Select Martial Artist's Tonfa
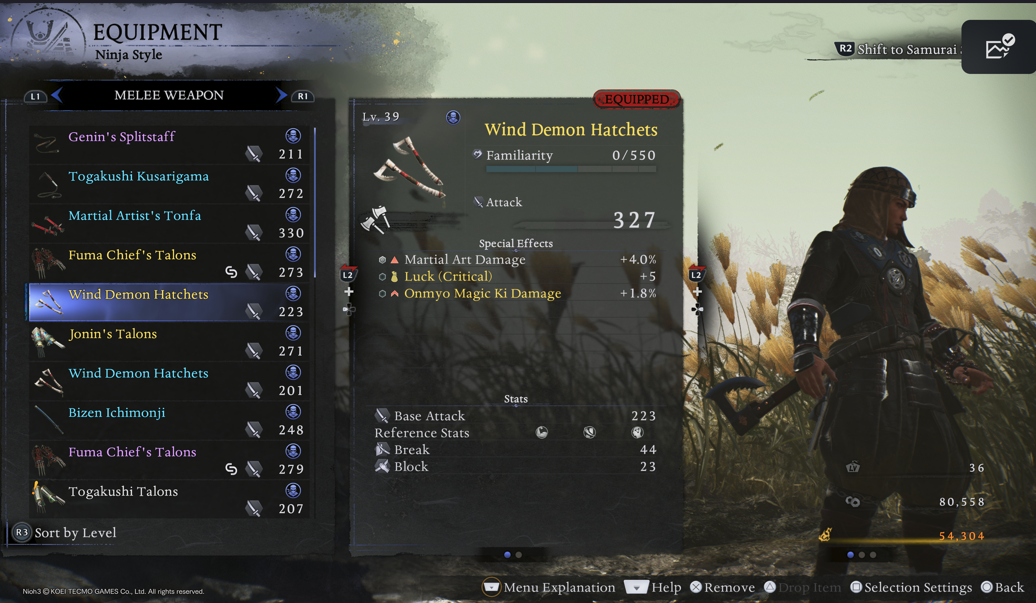Image resolution: width=1036 pixels, height=603 pixels. [x=170, y=223]
